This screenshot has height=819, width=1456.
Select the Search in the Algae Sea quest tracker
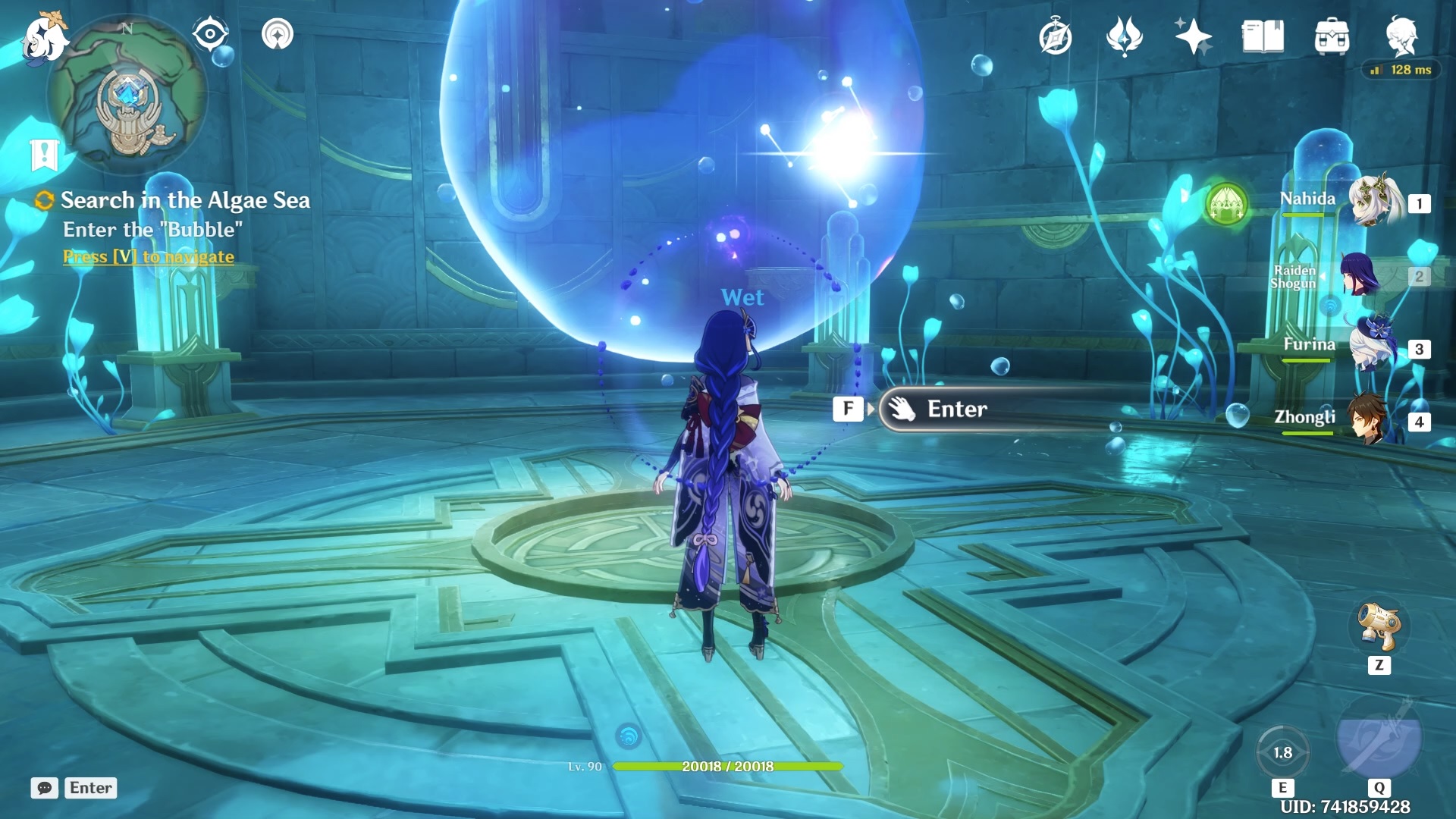(184, 200)
